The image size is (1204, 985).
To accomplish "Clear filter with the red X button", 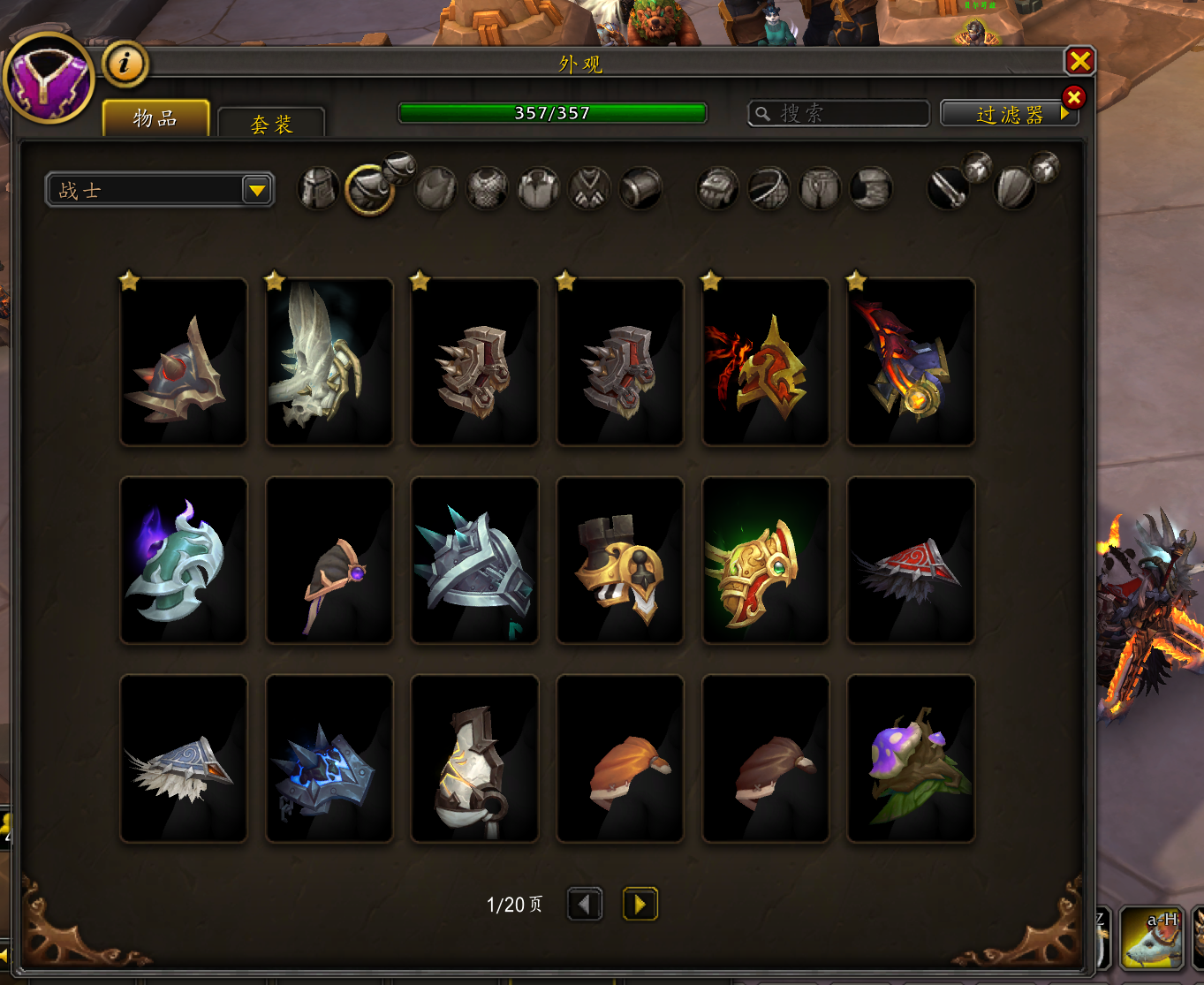I will (1074, 97).
